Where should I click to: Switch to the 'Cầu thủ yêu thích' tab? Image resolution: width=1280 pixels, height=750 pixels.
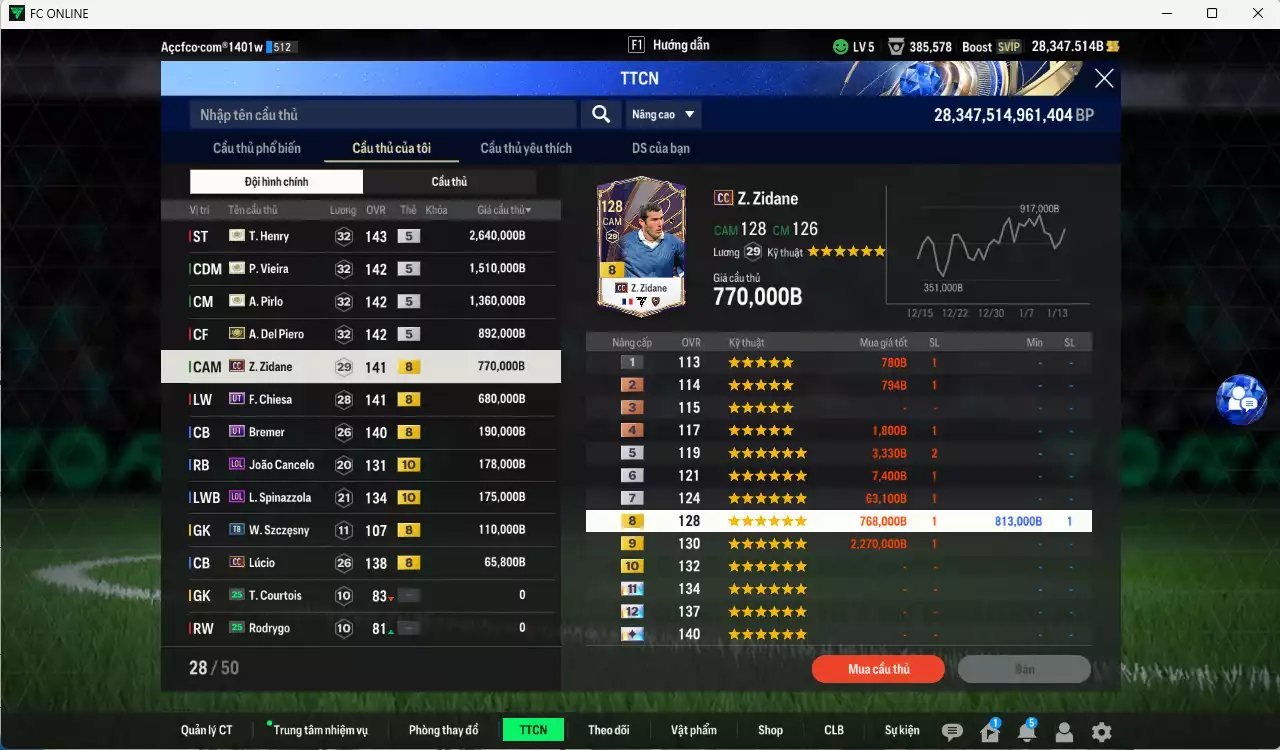(525, 147)
